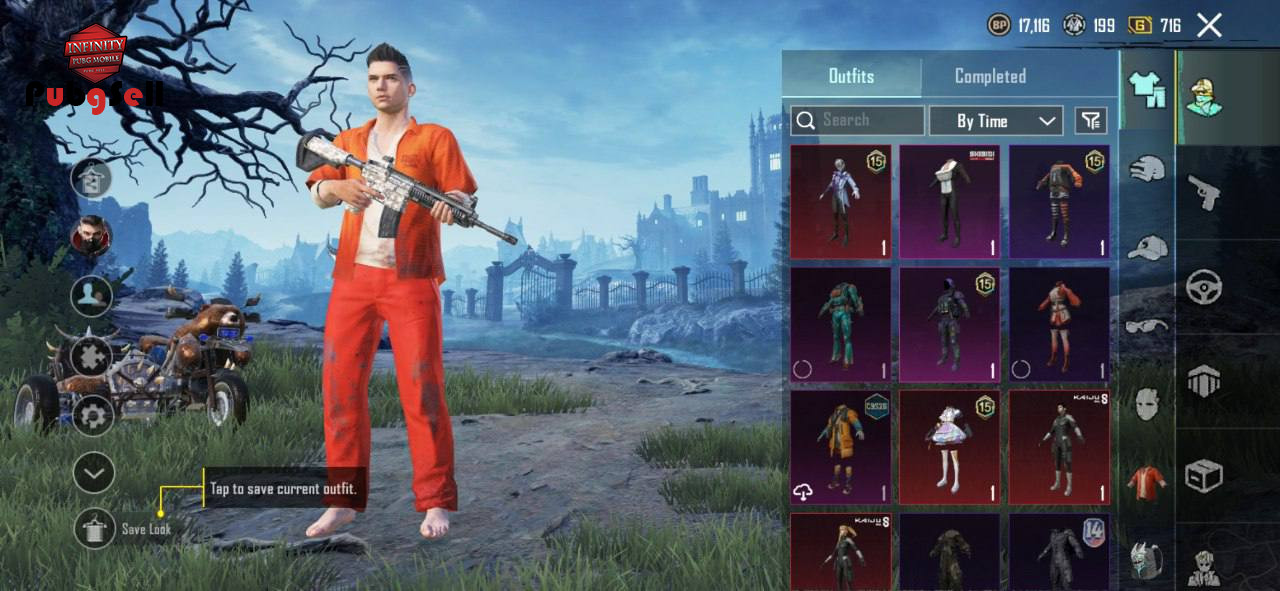Click the puzzle piece icon
The height and width of the screenshot is (591, 1280).
[x=92, y=355]
